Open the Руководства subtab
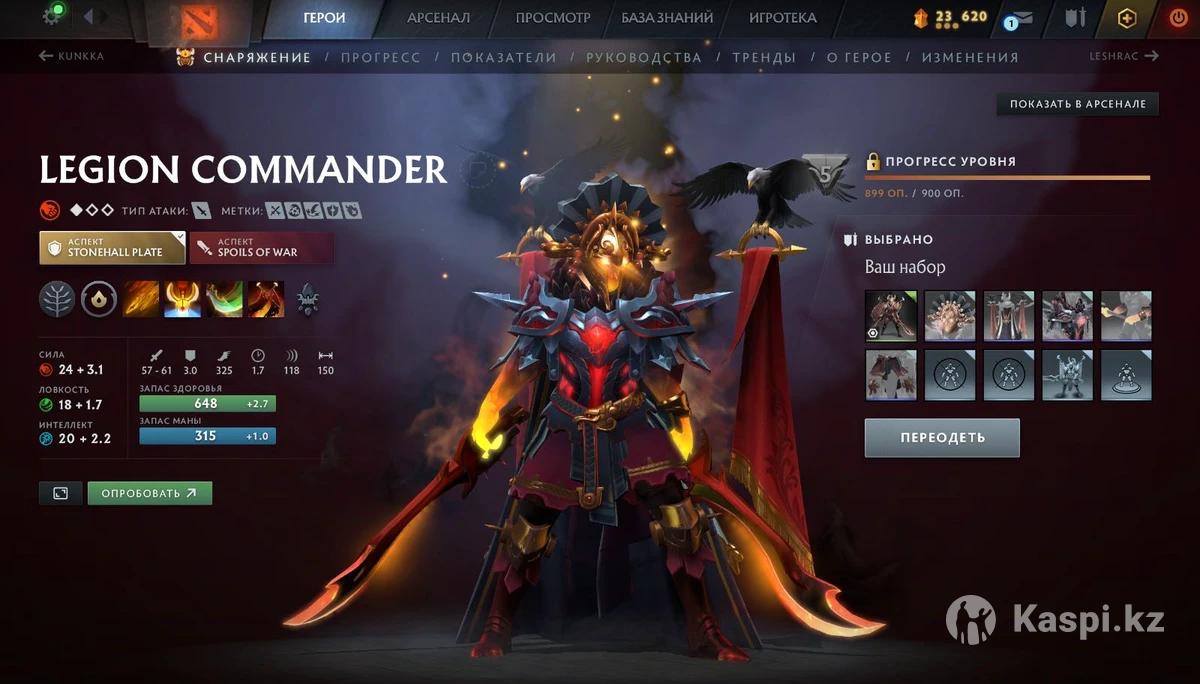This screenshot has width=1200, height=684. [644, 57]
